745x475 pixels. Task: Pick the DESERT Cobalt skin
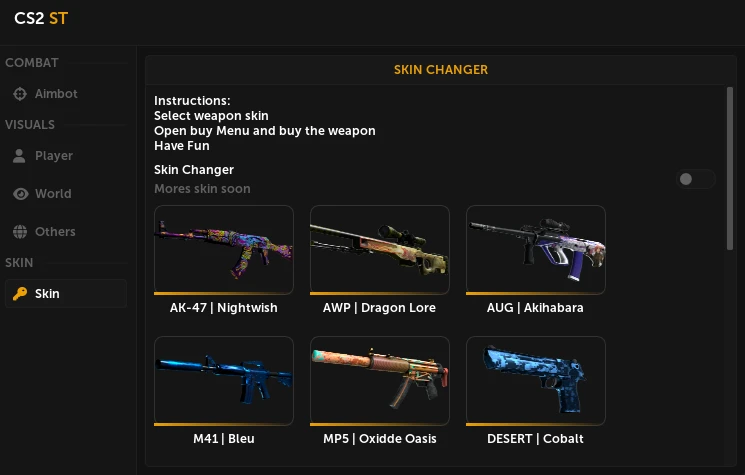535,381
